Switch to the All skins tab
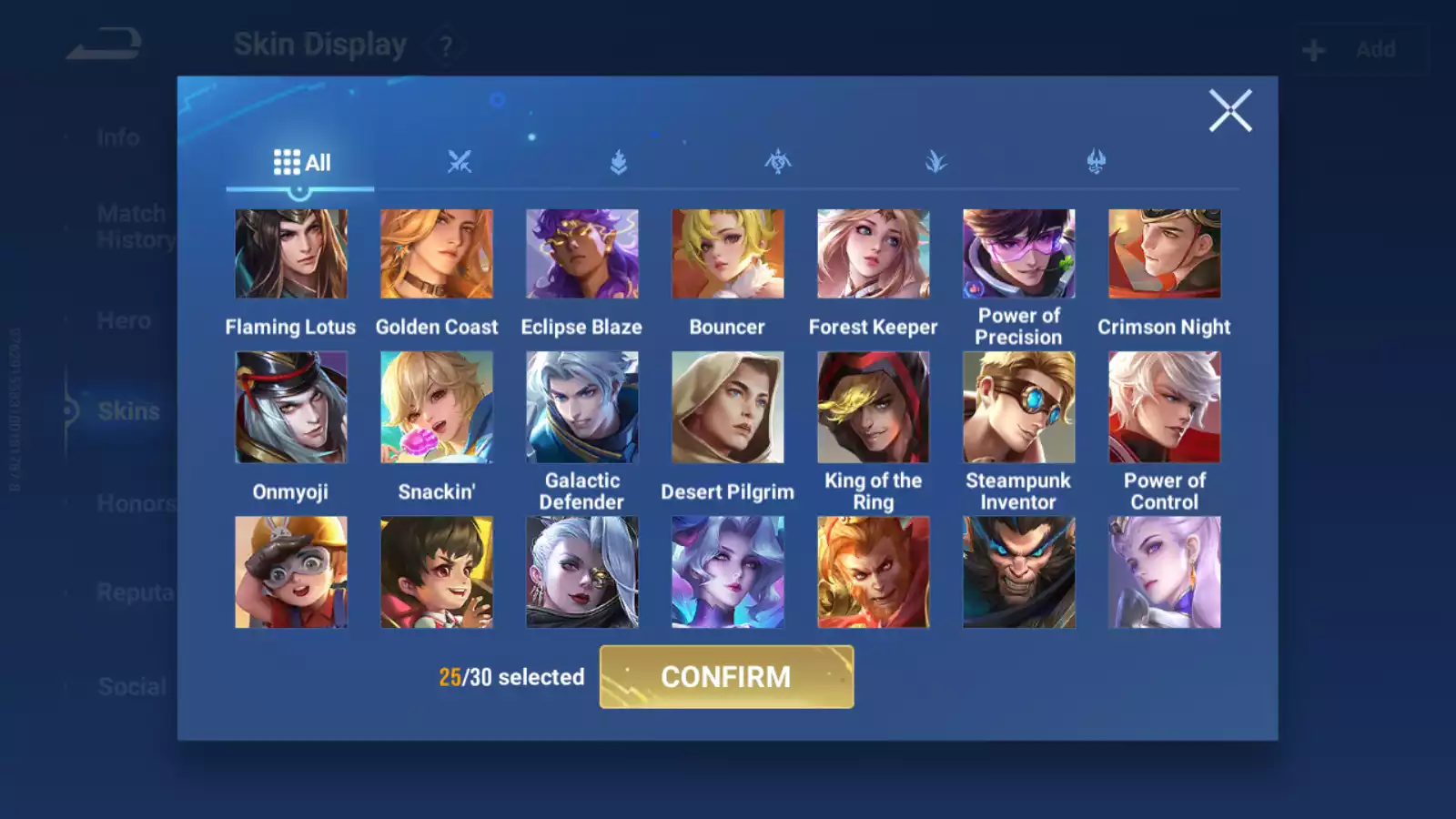Image resolution: width=1456 pixels, height=819 pixels. click(x=301, y=163)
